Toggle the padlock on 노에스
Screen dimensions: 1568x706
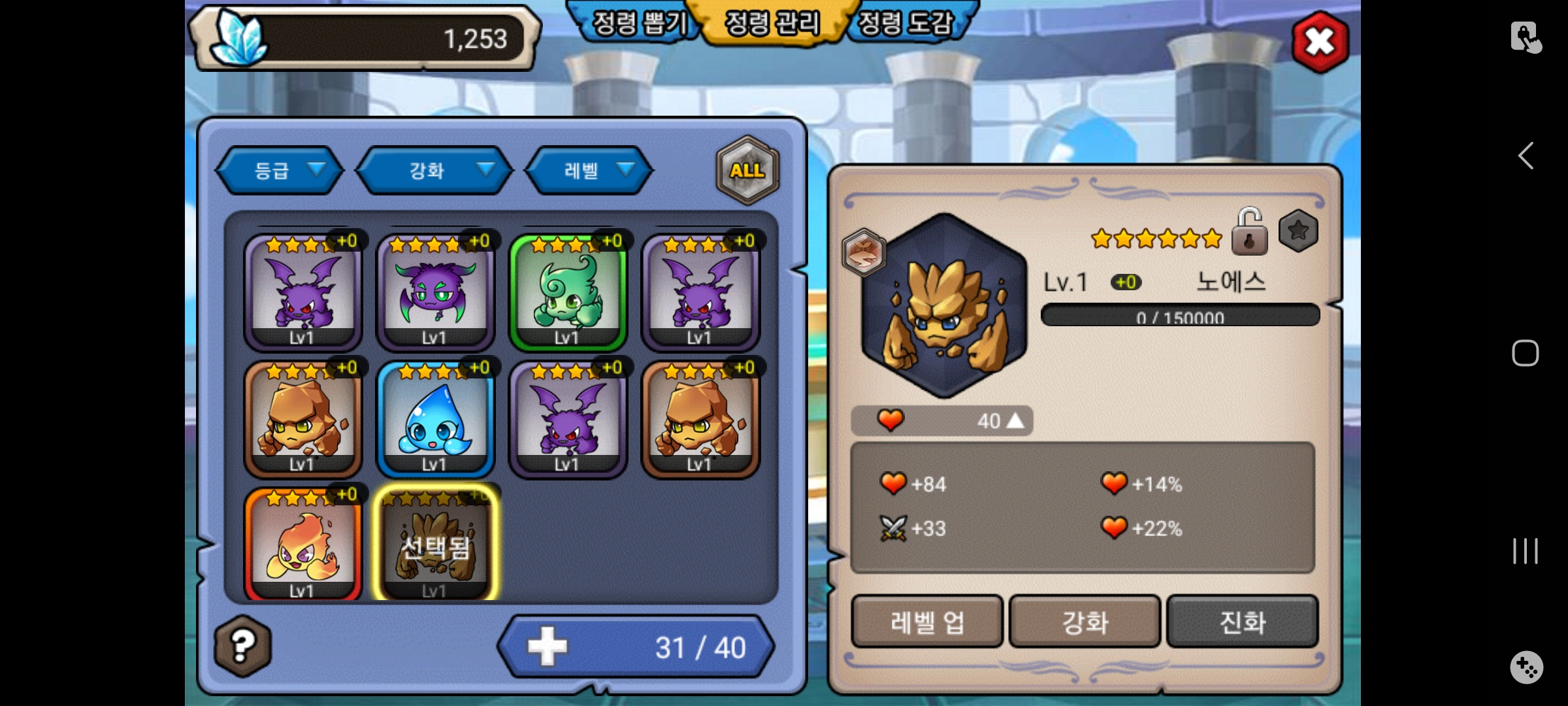tap(1249, 232)
